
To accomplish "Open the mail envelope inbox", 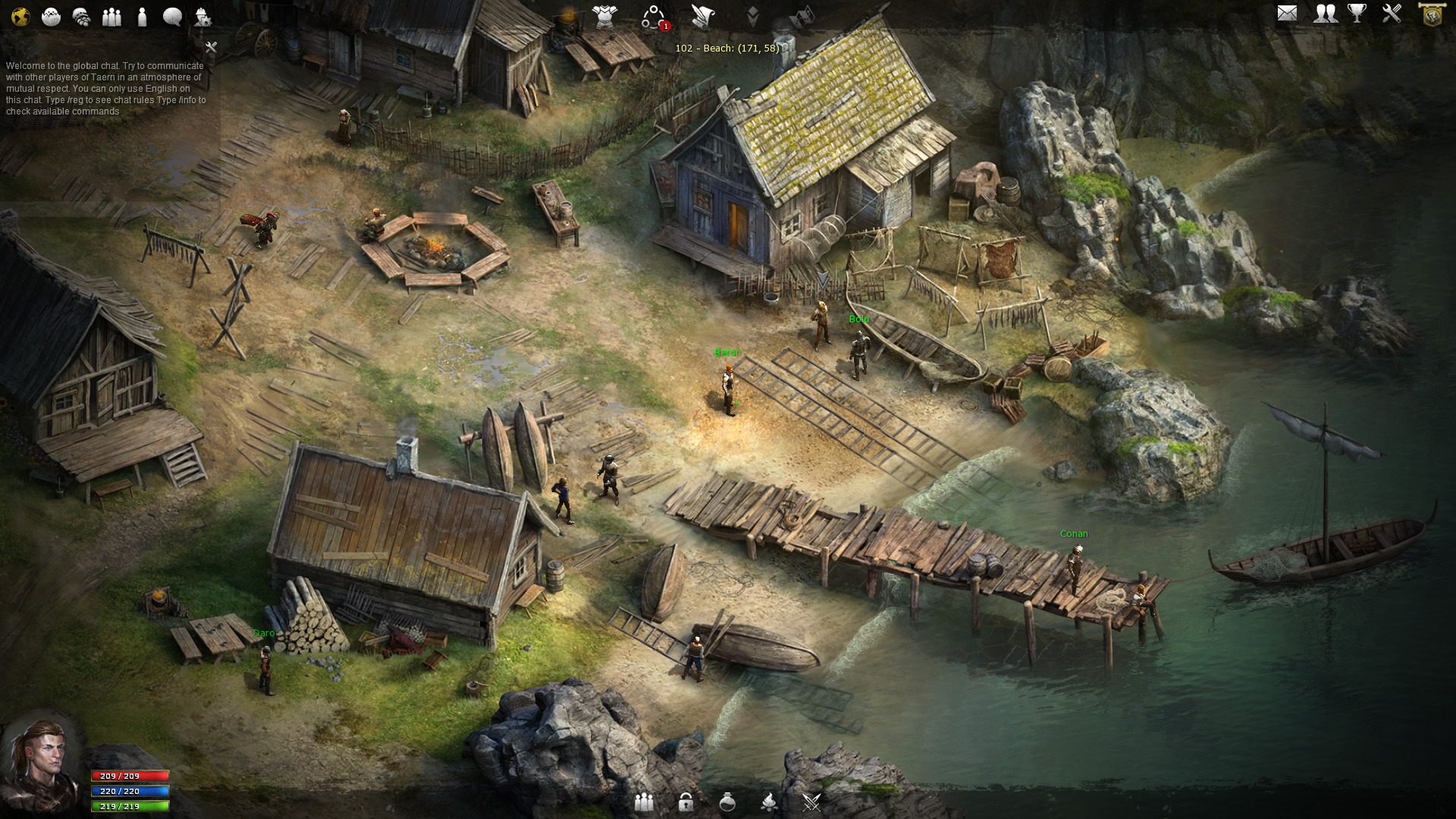I will (1287, 14).
